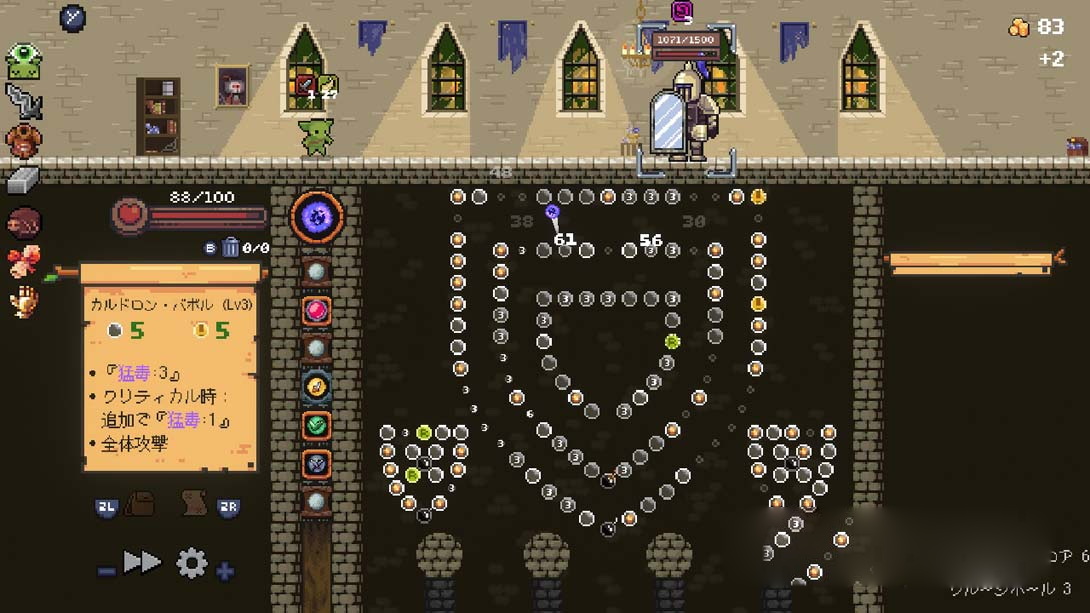Open the map scroll icon
The image size is (1090, 613).
click(195, 504)
